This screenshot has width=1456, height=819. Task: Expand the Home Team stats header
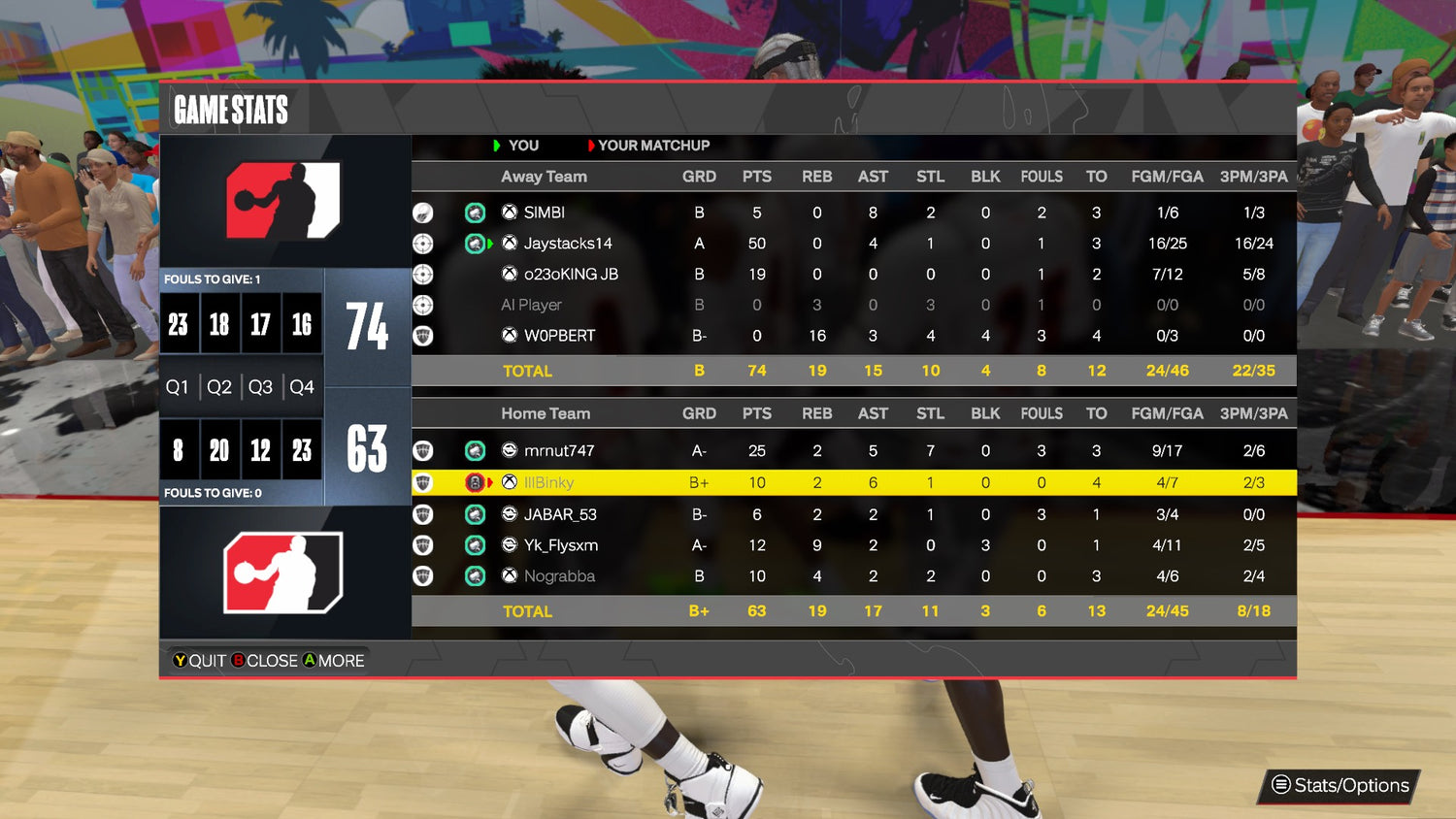pos(546,413)
